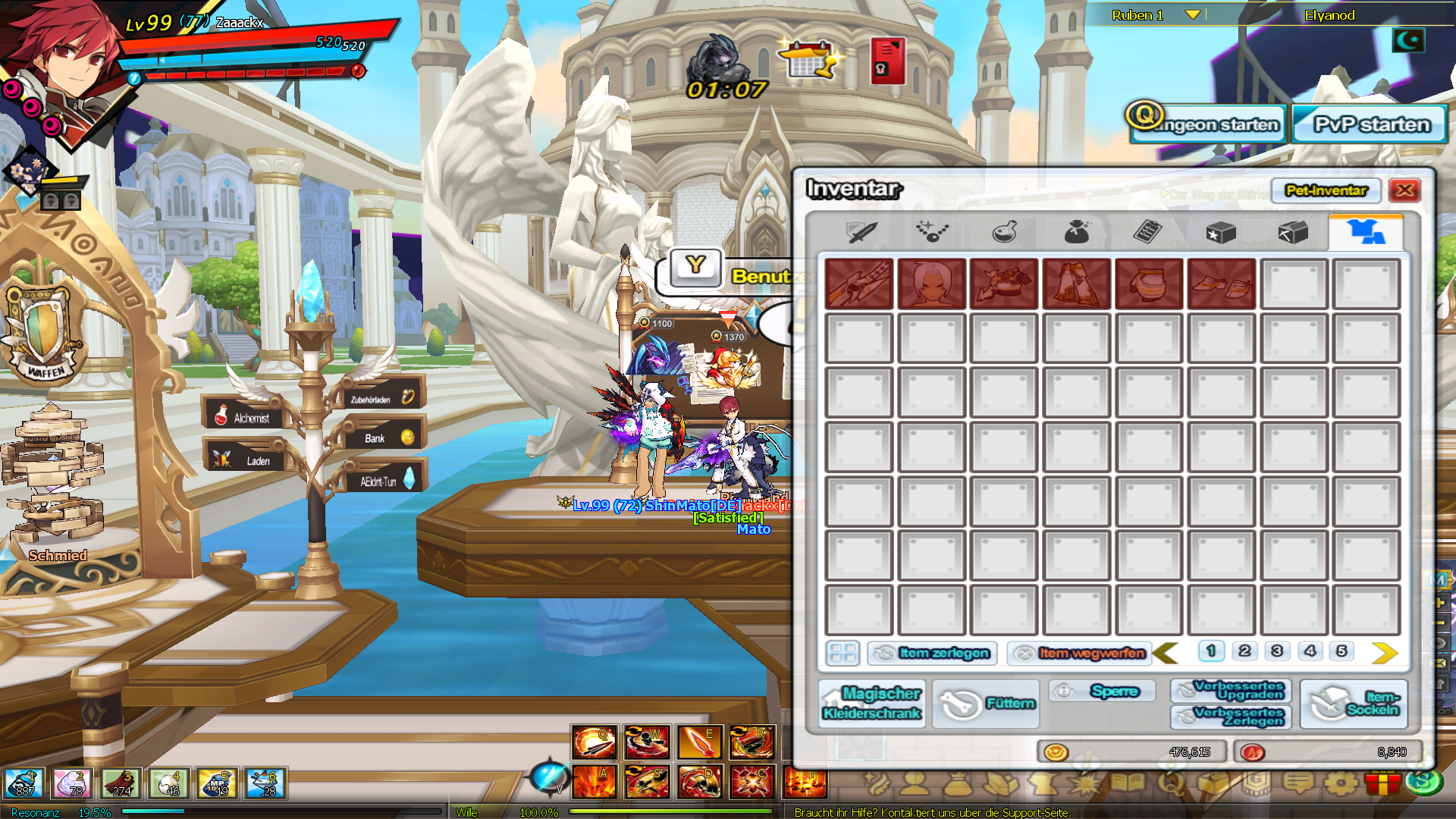Select the costume pants item slot
Image resolution: width=1456 pixels, height=819 pixels.
[x=1076, y=284]
